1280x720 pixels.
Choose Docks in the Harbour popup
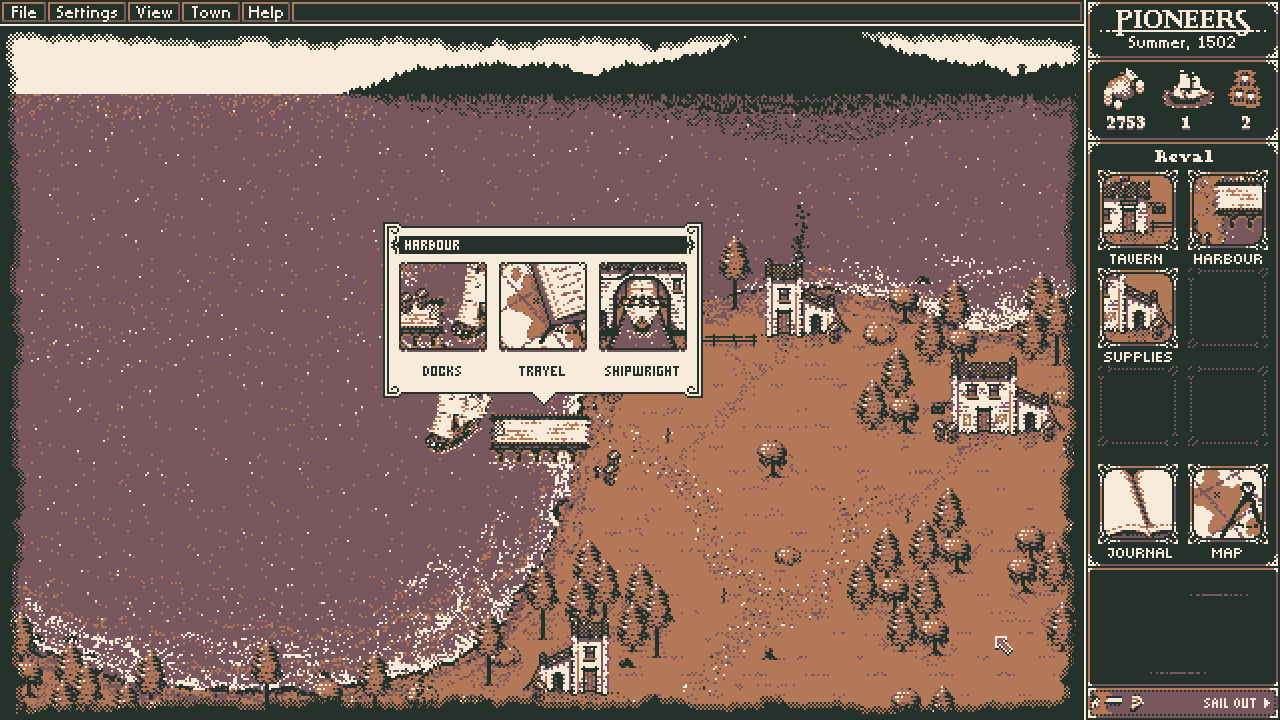click(x=442, y=307)
